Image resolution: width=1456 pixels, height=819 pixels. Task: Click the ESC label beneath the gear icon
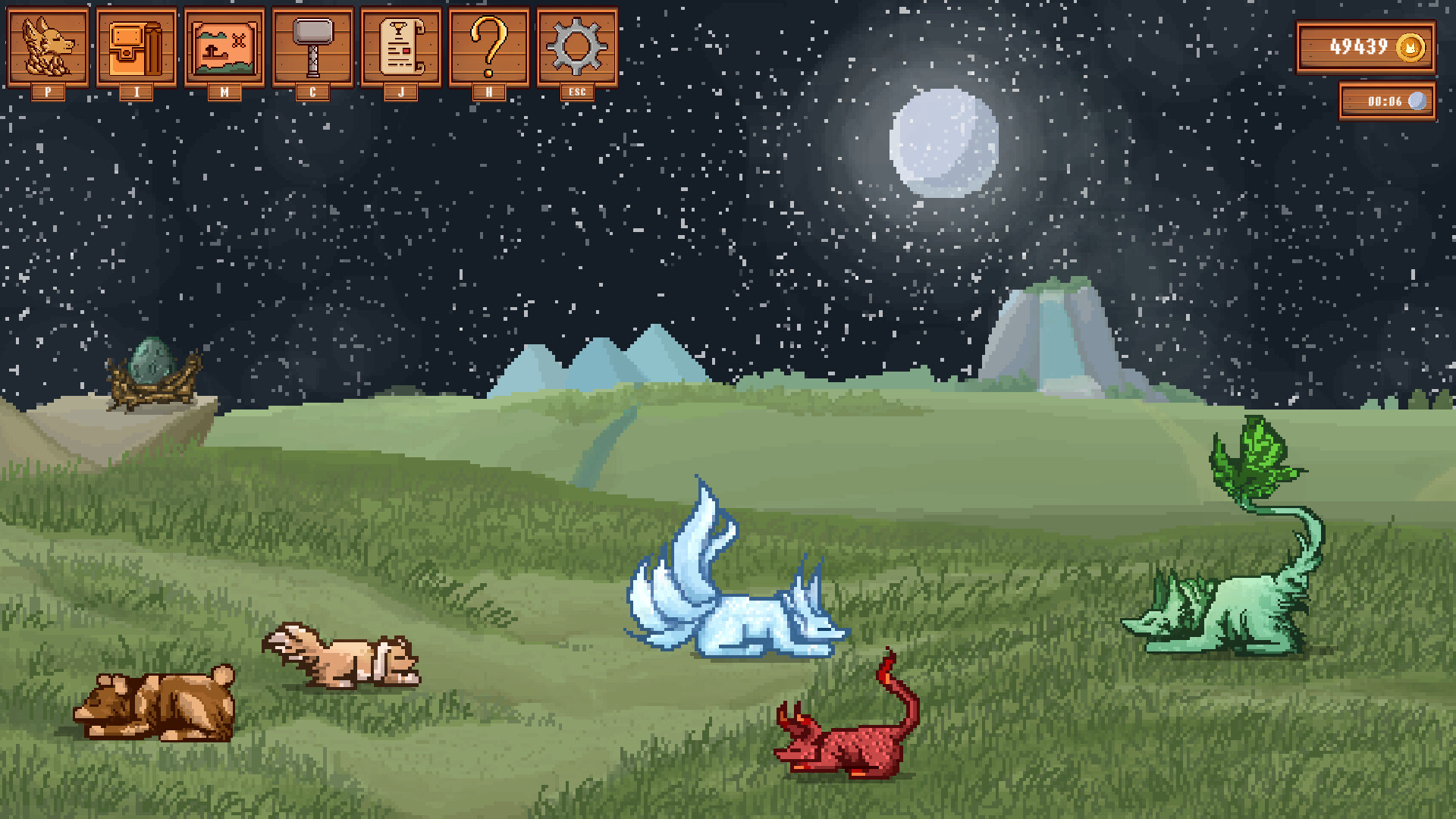(x=577, y=93)
